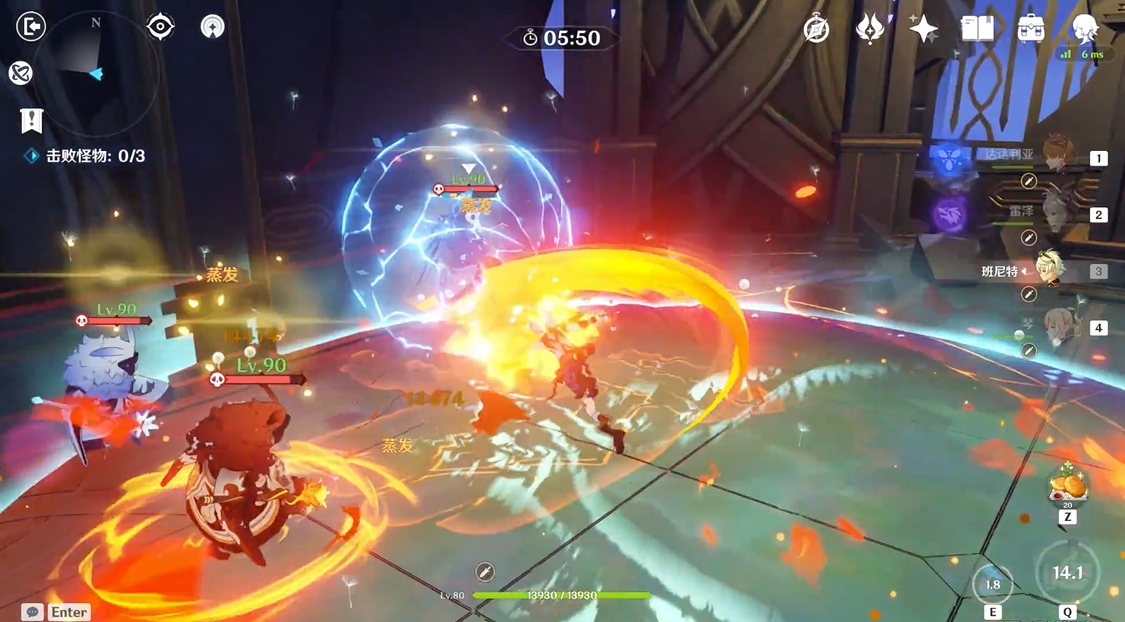Activate the elemental burst showing 14.1
1125x622 pixels.
pos(1067,573)
